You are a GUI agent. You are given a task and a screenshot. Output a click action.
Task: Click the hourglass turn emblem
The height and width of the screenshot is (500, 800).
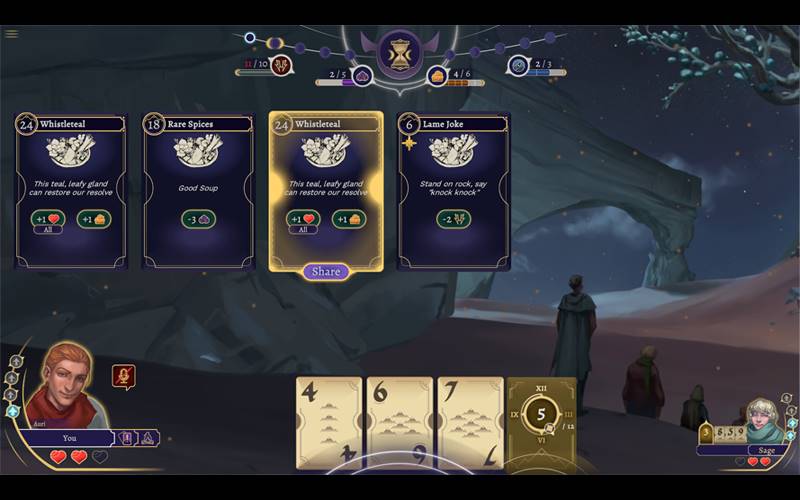[x=399, y=54]
